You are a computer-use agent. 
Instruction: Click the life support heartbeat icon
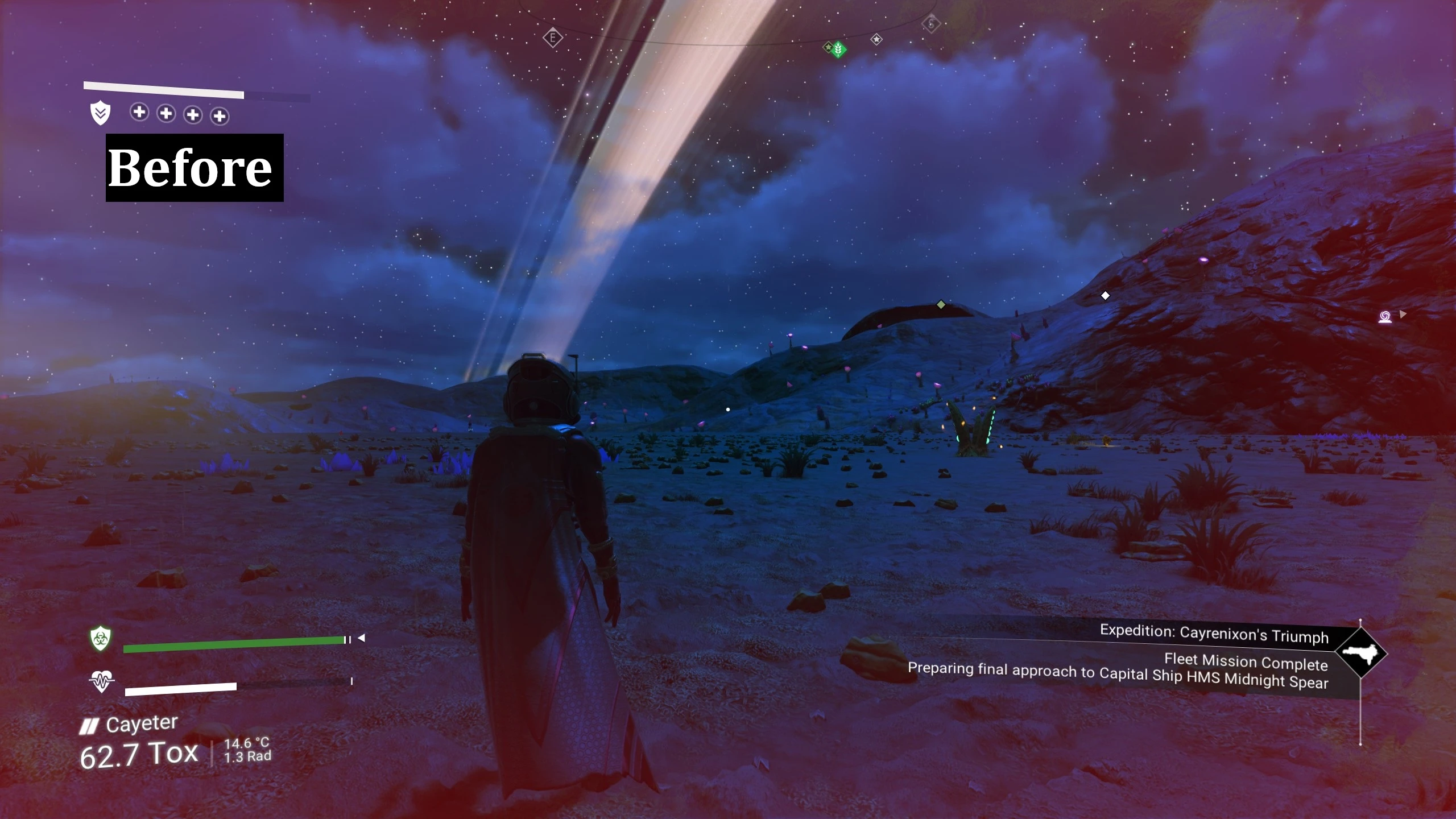[x=102, y=680]
